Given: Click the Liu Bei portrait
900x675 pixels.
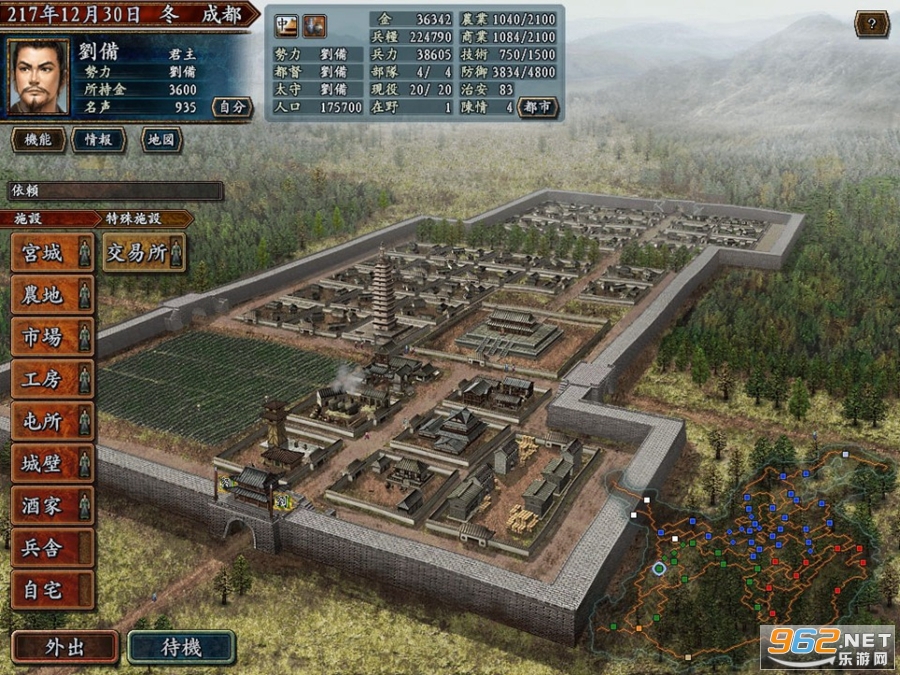Looking at the screenshot, I should 39,76.
